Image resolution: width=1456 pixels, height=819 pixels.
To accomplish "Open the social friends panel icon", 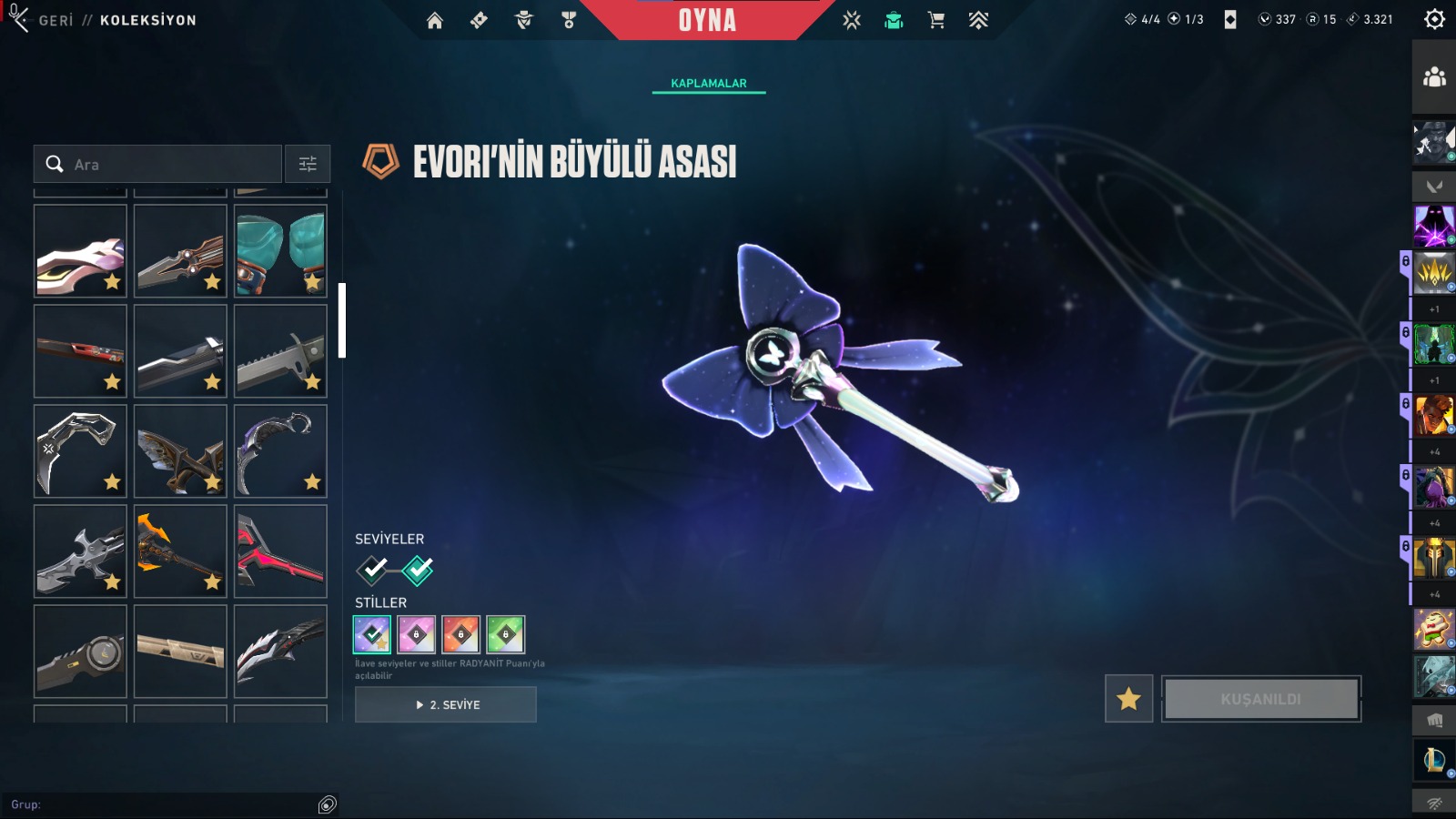I will 1434,77.
